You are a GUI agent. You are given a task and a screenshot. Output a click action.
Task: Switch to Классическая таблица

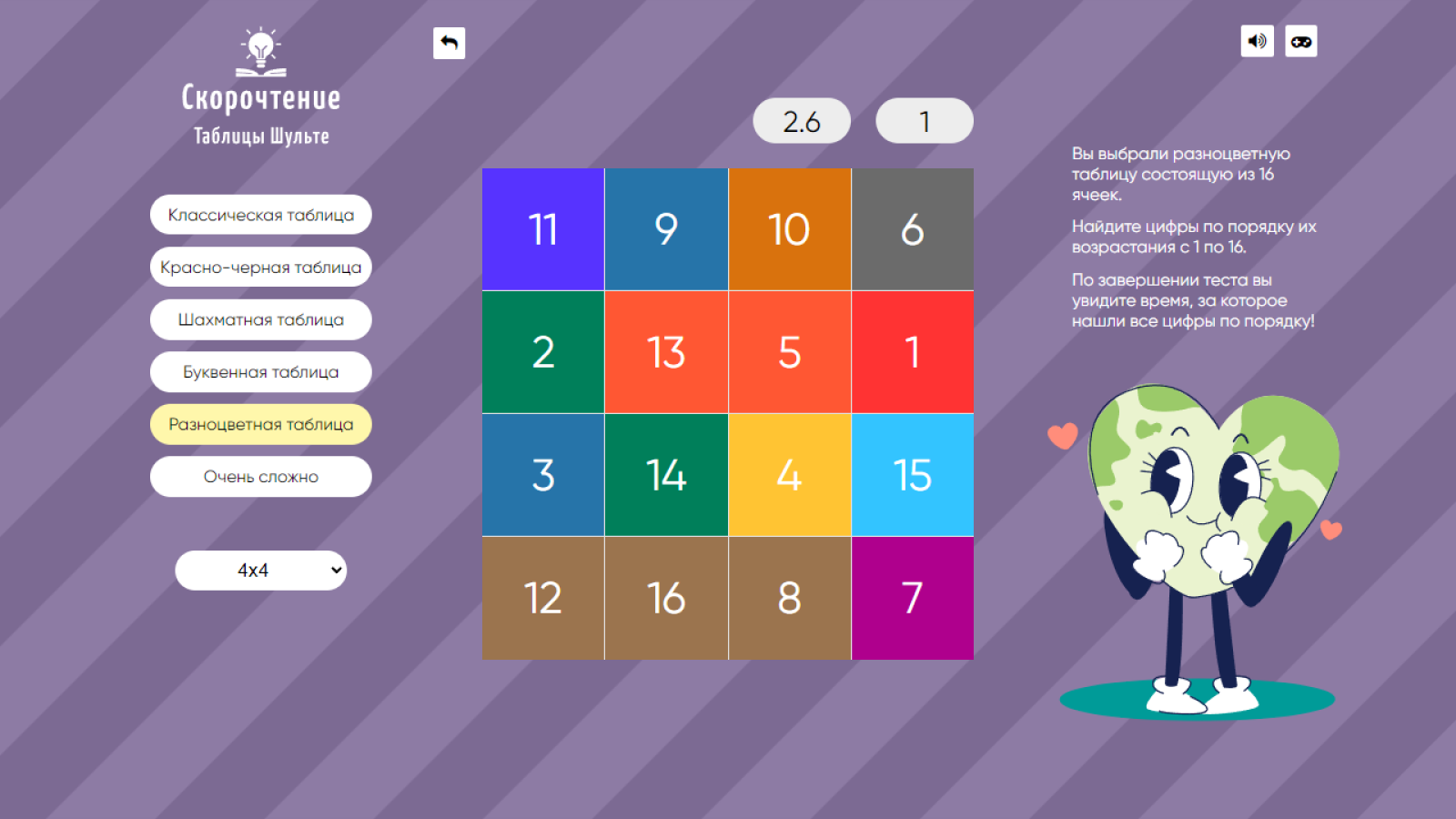tap(260, 215)
